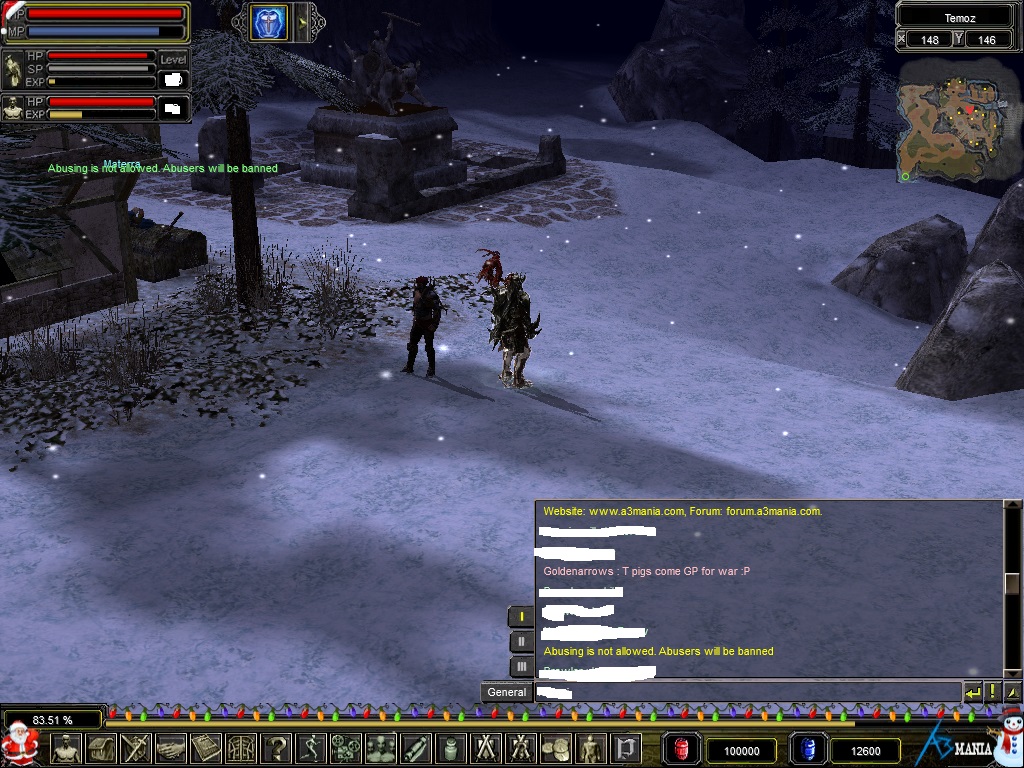Select the red HP potion slot
The width and height of the screenshot is (1024, 768).
coord(682,749)
